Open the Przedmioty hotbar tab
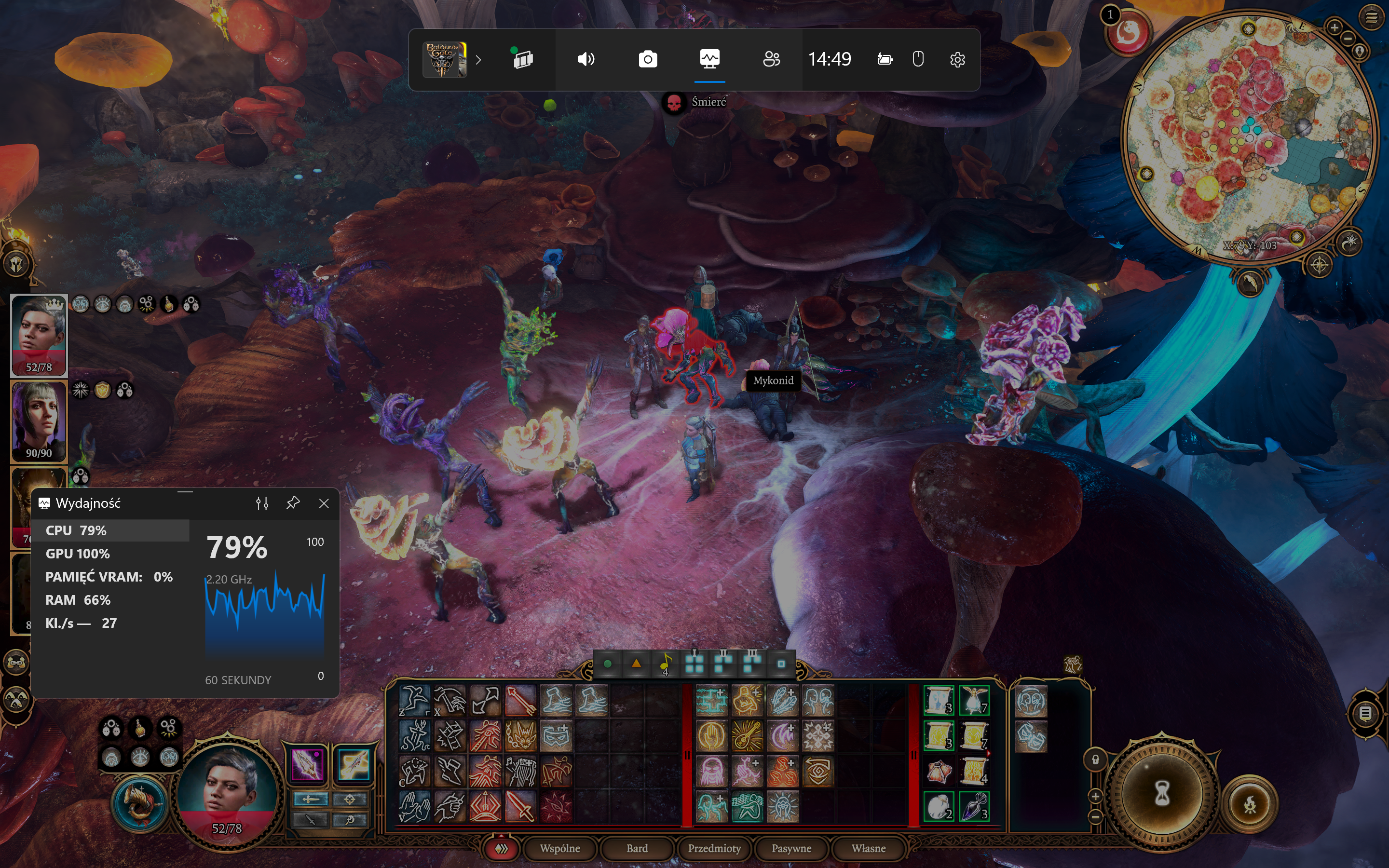This screenshot has height=868, width=1389. (714, 848)
